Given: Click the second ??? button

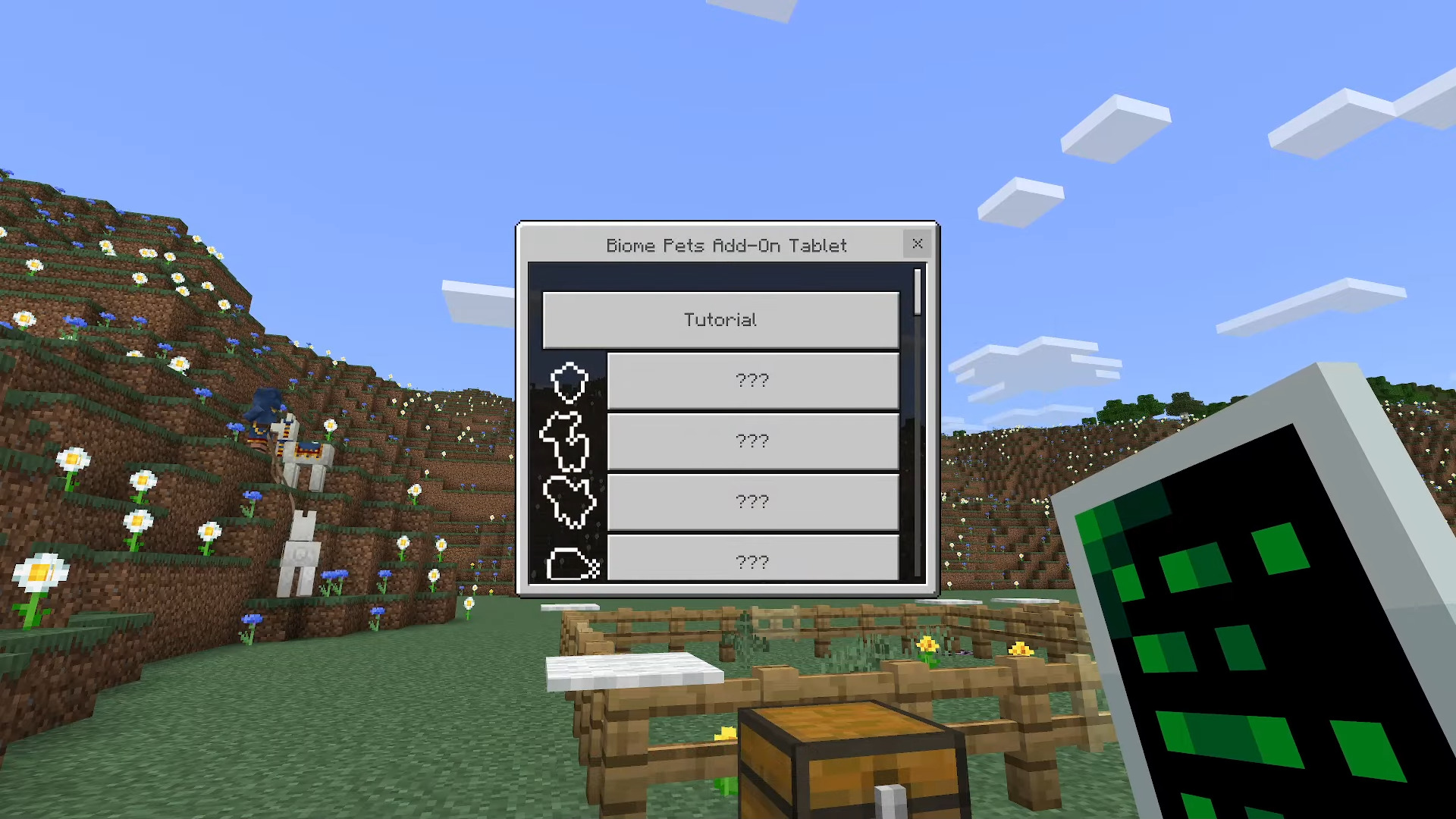Looking at the screenshot, I should 752,441.
